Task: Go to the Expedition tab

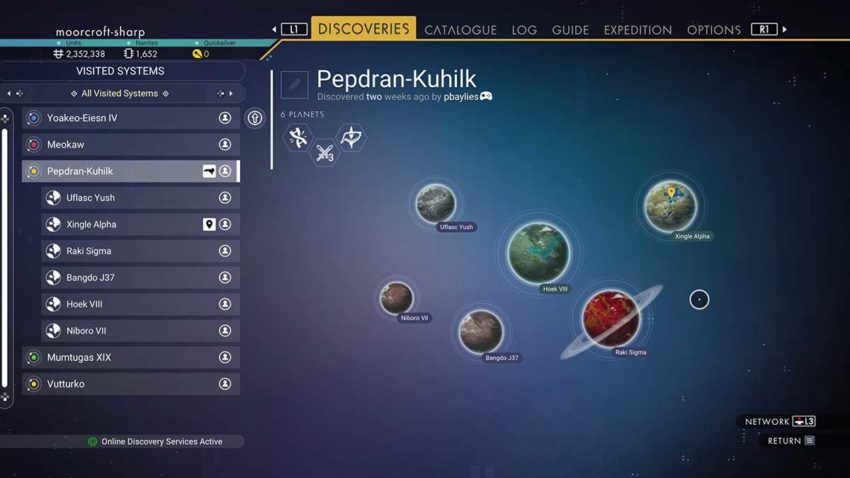Action: [637, 30]
